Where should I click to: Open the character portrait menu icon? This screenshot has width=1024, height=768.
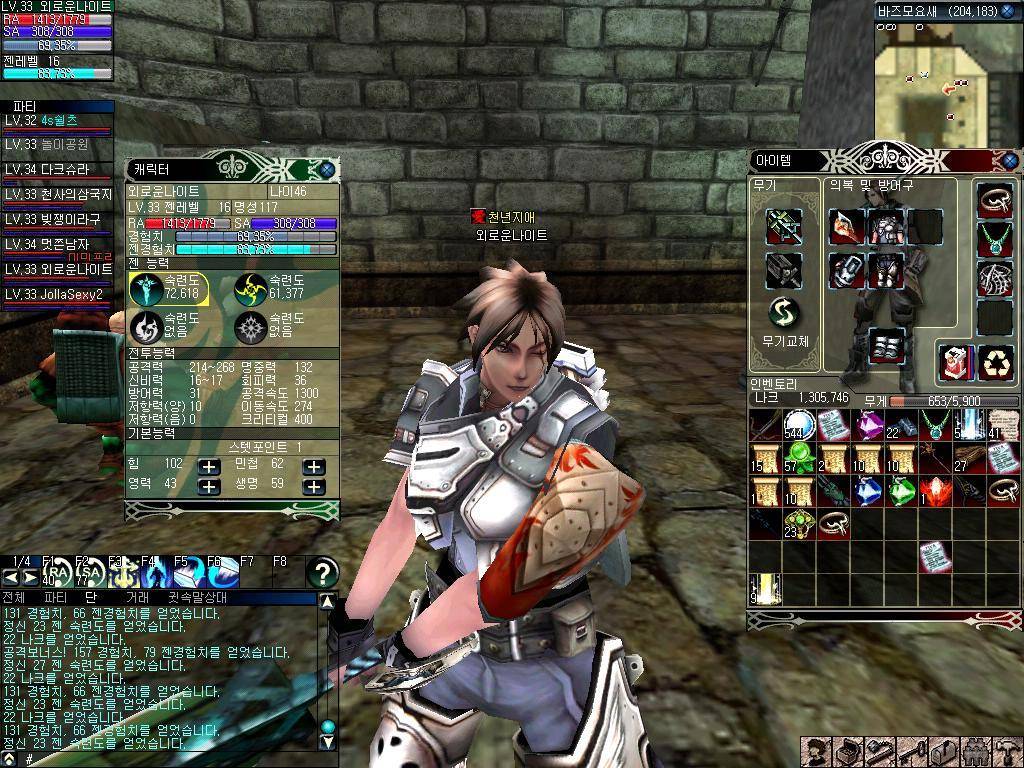[817, 752]
